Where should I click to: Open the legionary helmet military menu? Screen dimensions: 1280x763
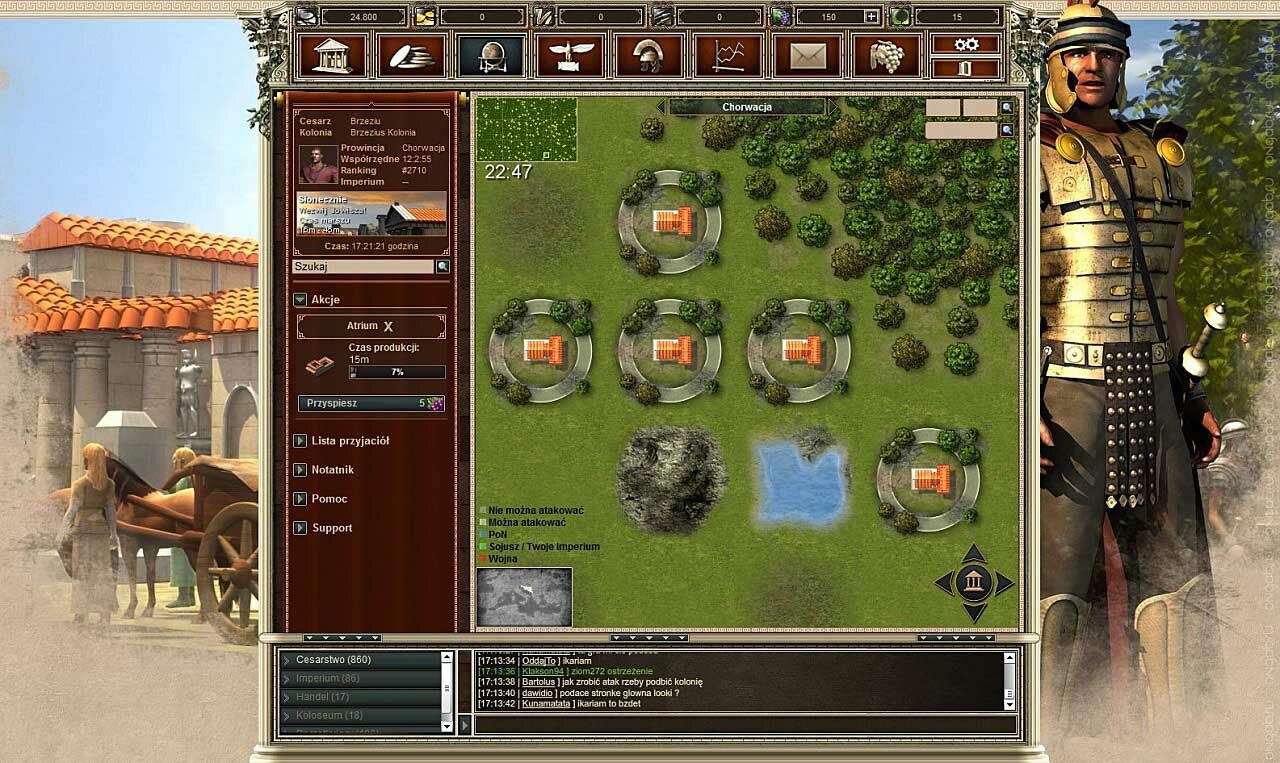coord(649,55)
